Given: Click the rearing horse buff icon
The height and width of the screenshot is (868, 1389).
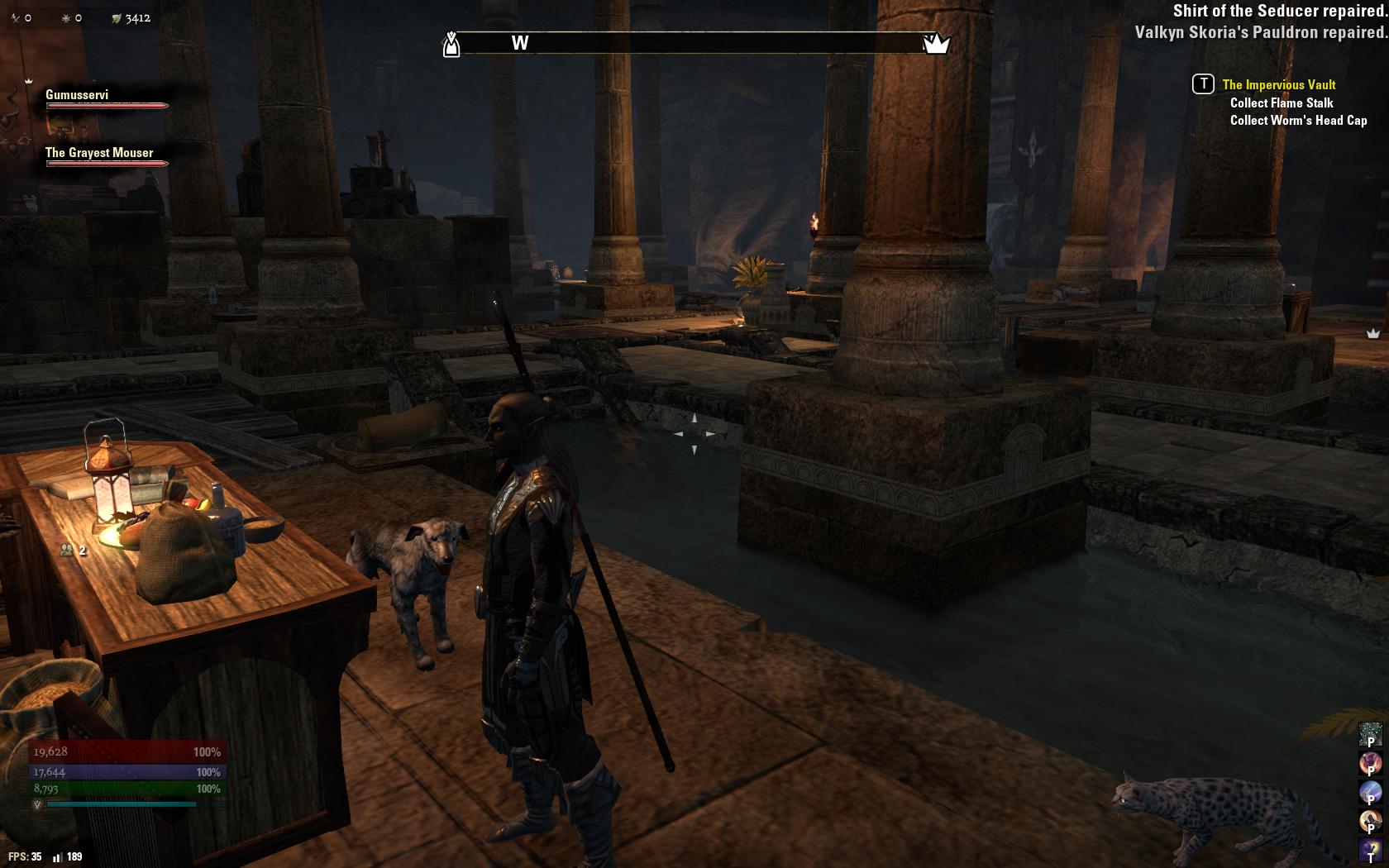Looking at the screenshot, I should point(1370,820).
